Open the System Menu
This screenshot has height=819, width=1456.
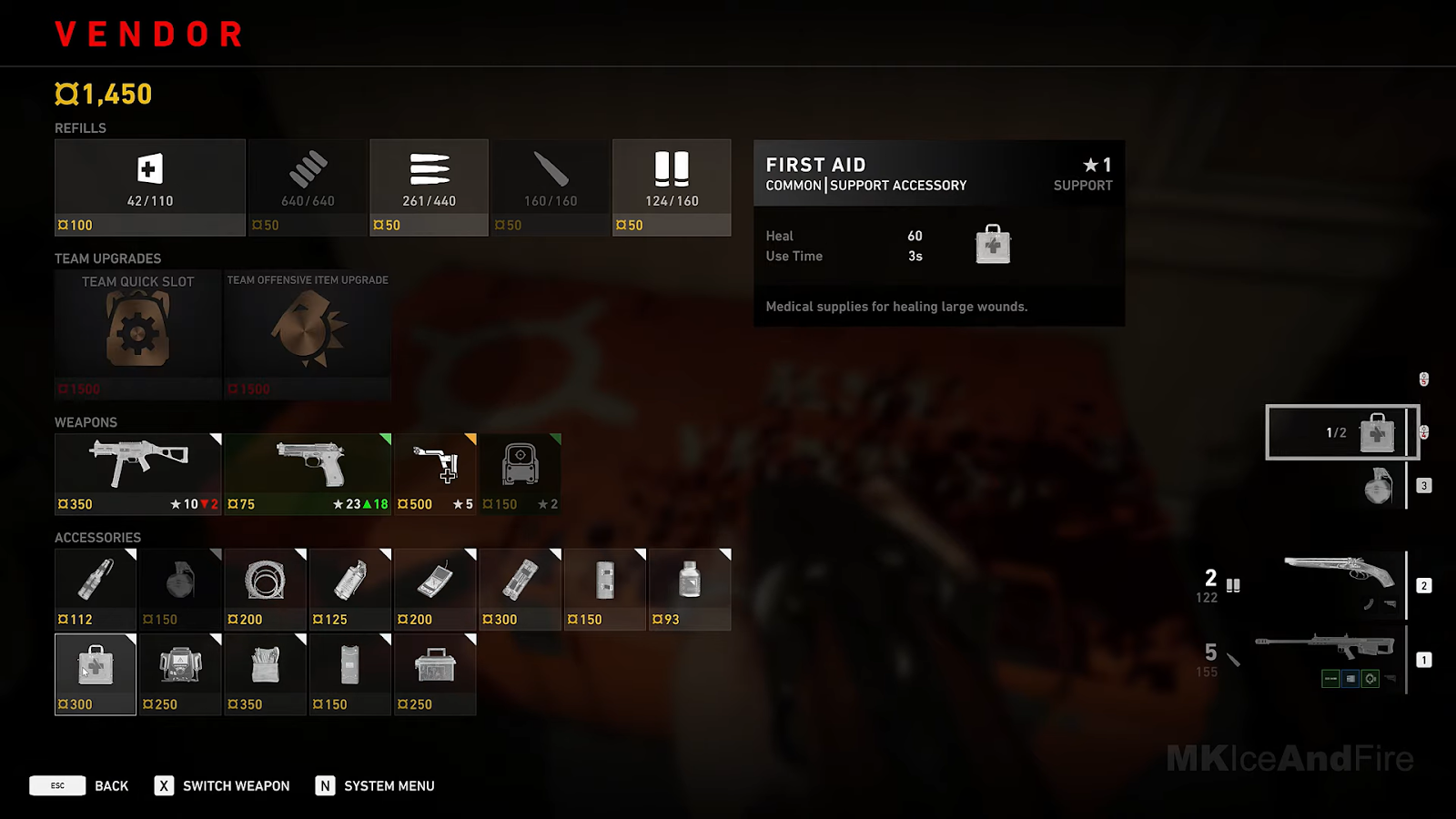point(389,786)
